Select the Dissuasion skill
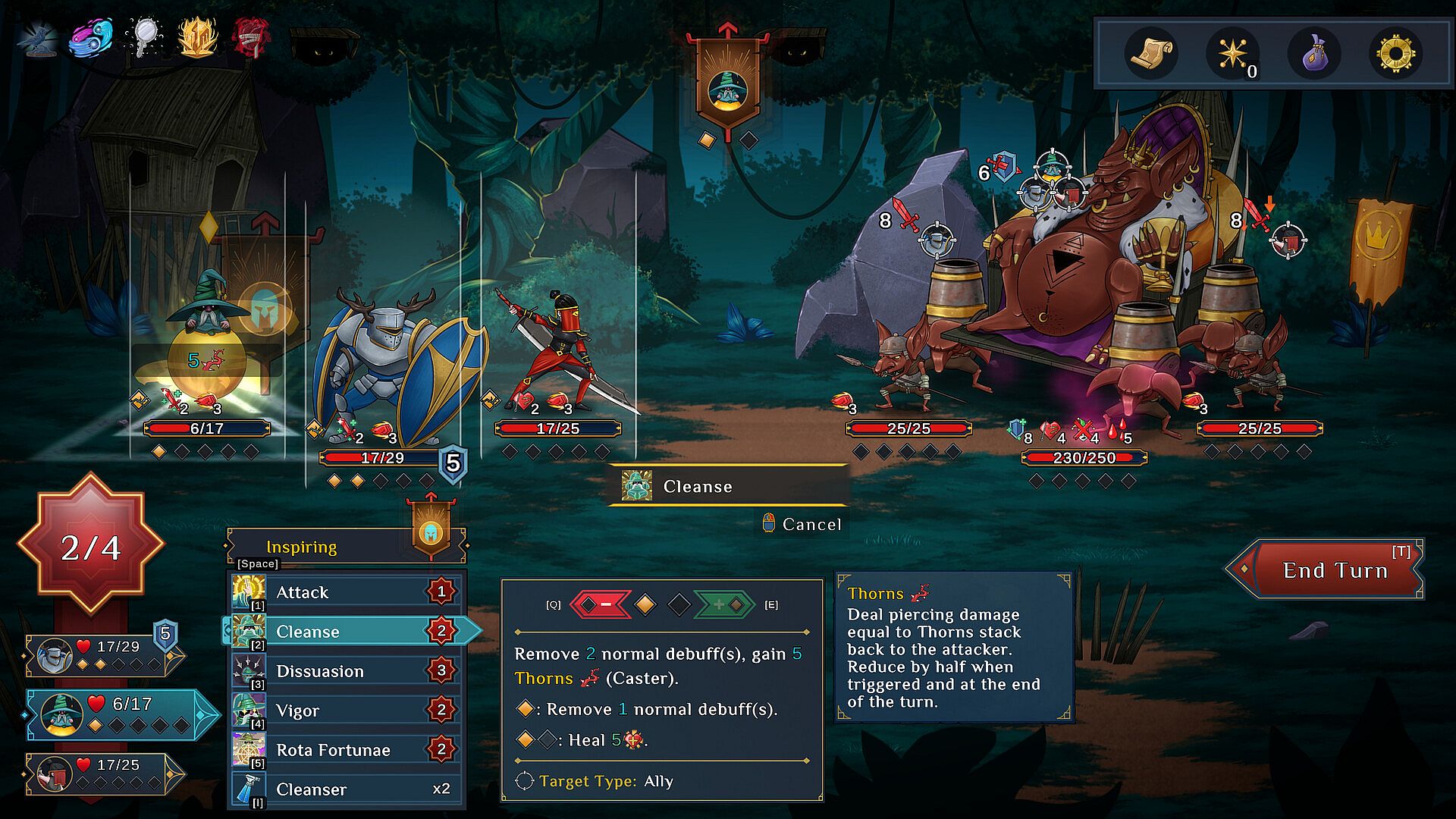Screen dimensions: 1456x819 pos(346,671)
